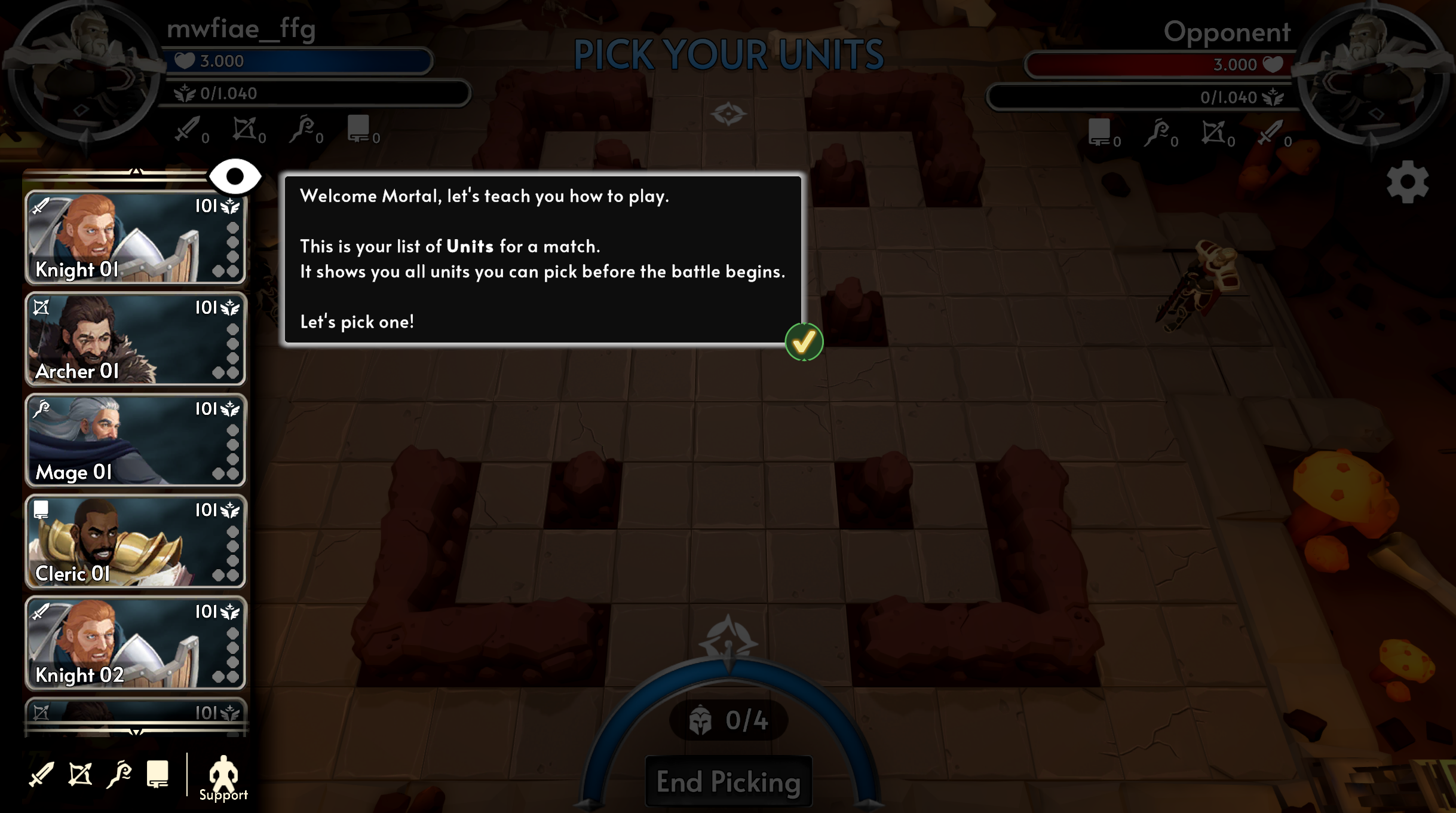Pick the Knight 02 unit card
This screenshot has width=1456, height=813.
(135, 643)
